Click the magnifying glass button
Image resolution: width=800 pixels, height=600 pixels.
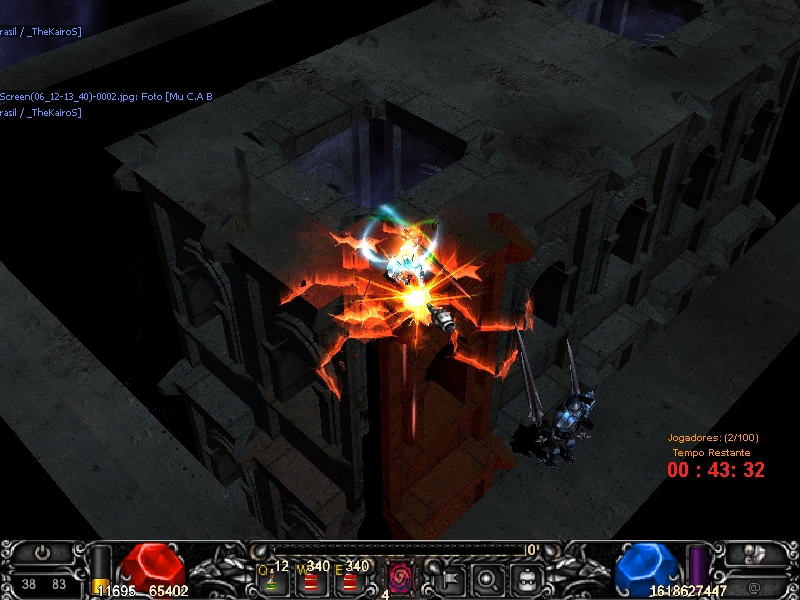pyautogui.click(x=488, y=577)
